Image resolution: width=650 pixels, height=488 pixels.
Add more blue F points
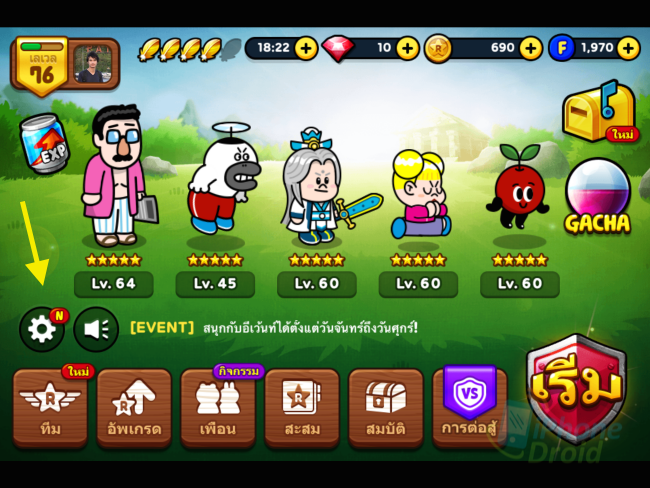[x=628, y=48]
